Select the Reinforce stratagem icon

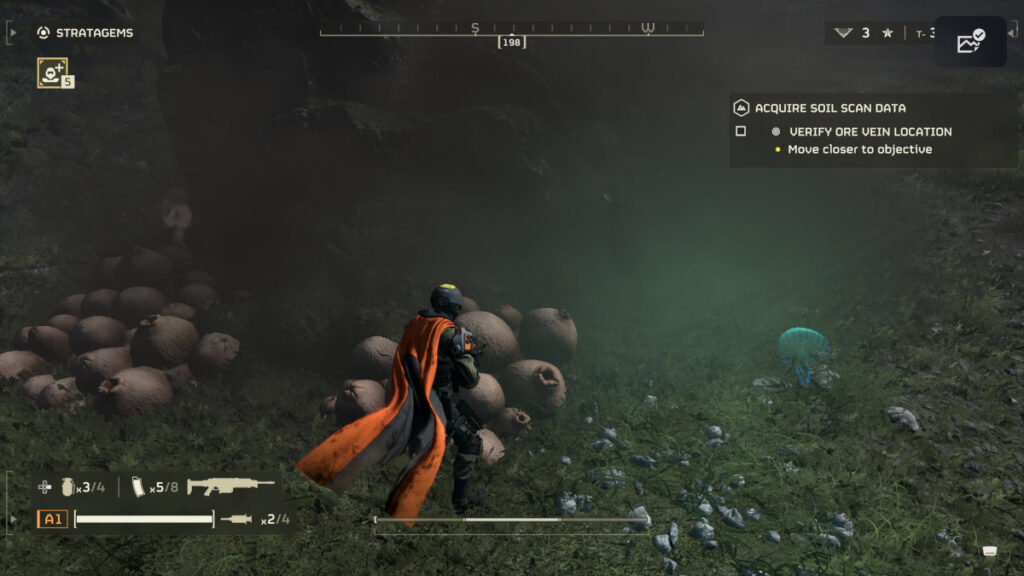(52, 71)
